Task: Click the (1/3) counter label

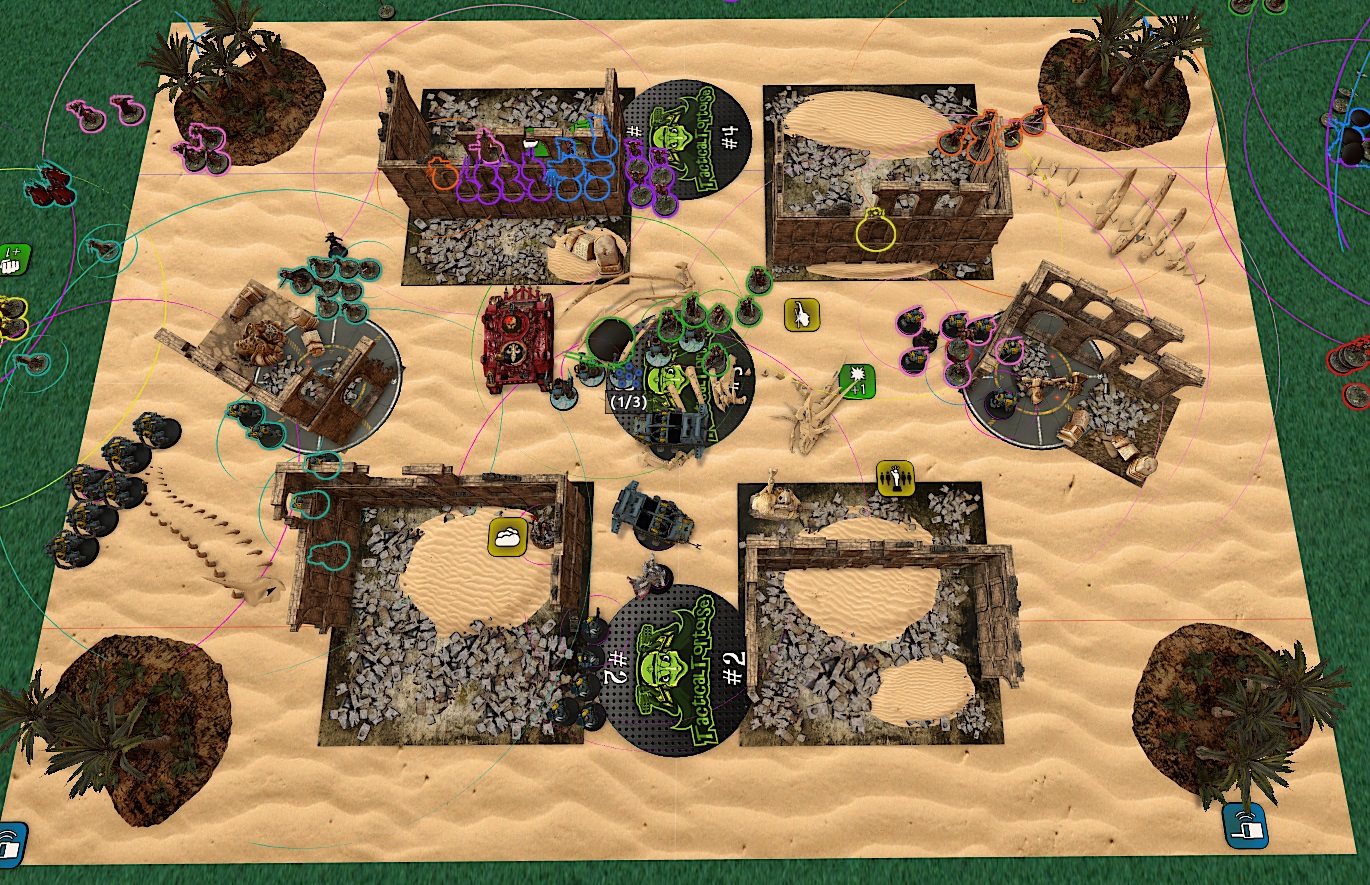Action: [628, 401]
